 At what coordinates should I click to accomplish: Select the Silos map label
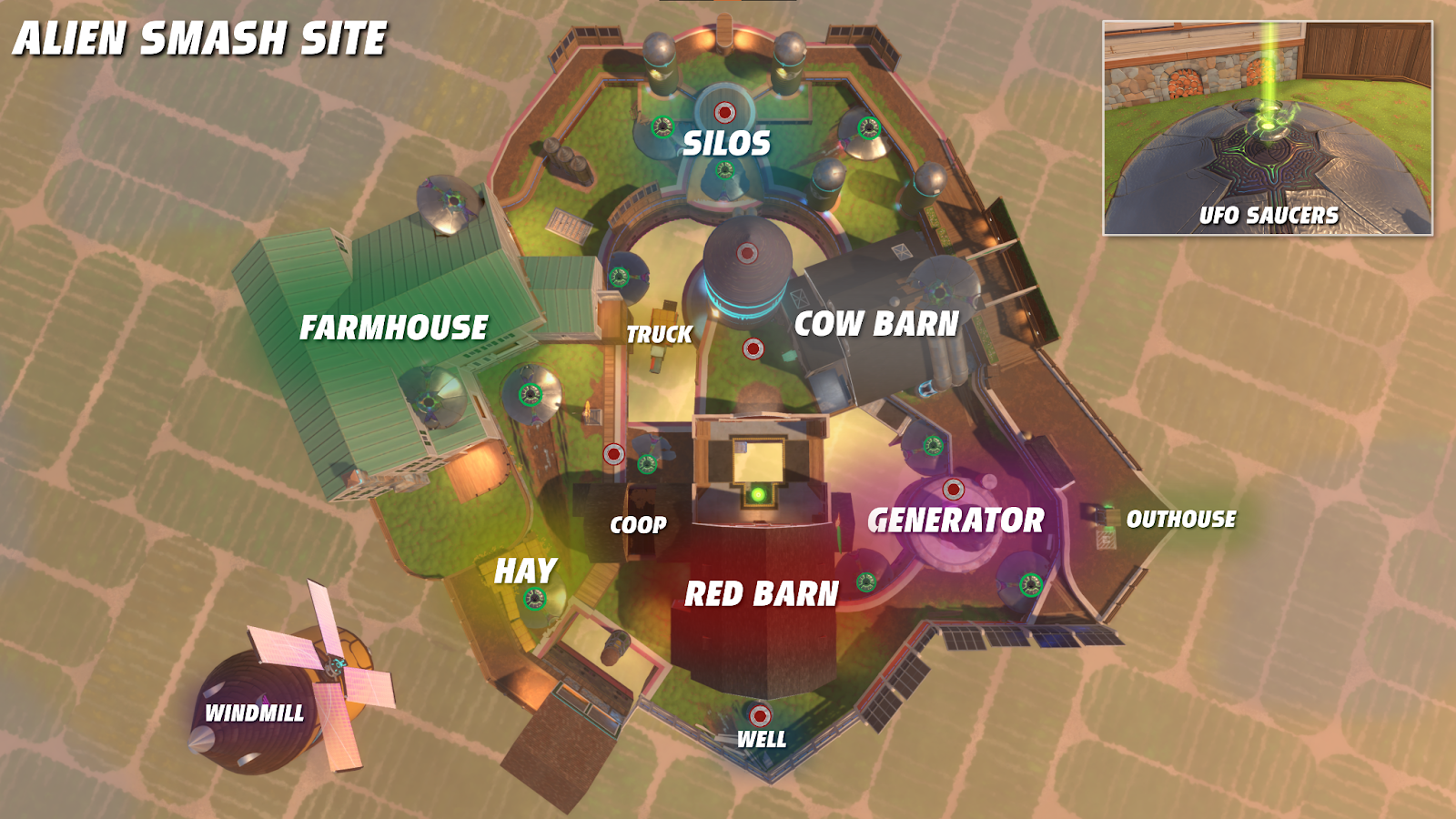coord(726,144)
